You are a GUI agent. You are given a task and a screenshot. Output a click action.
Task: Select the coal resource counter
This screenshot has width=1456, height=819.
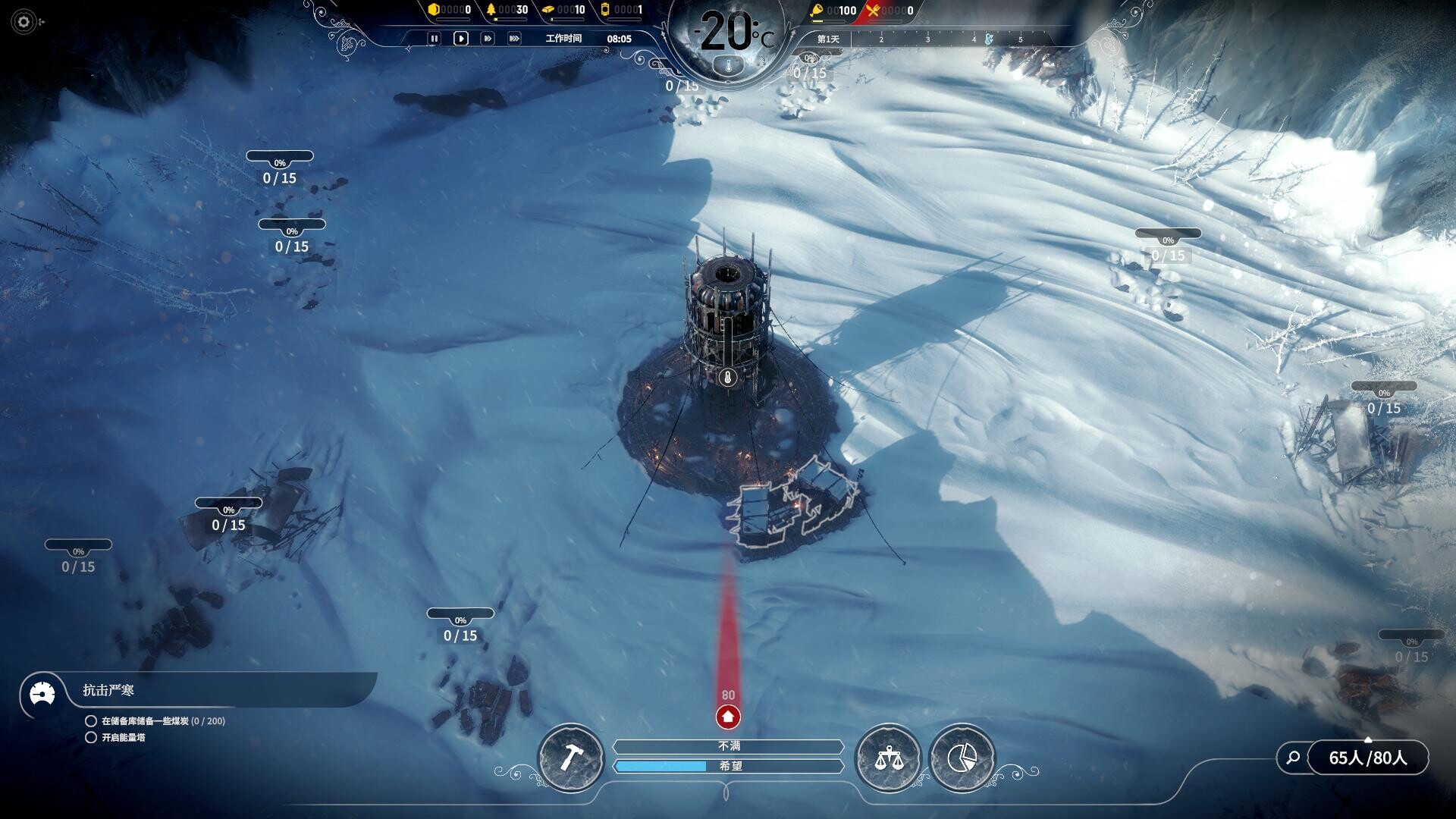coord(450,10)
